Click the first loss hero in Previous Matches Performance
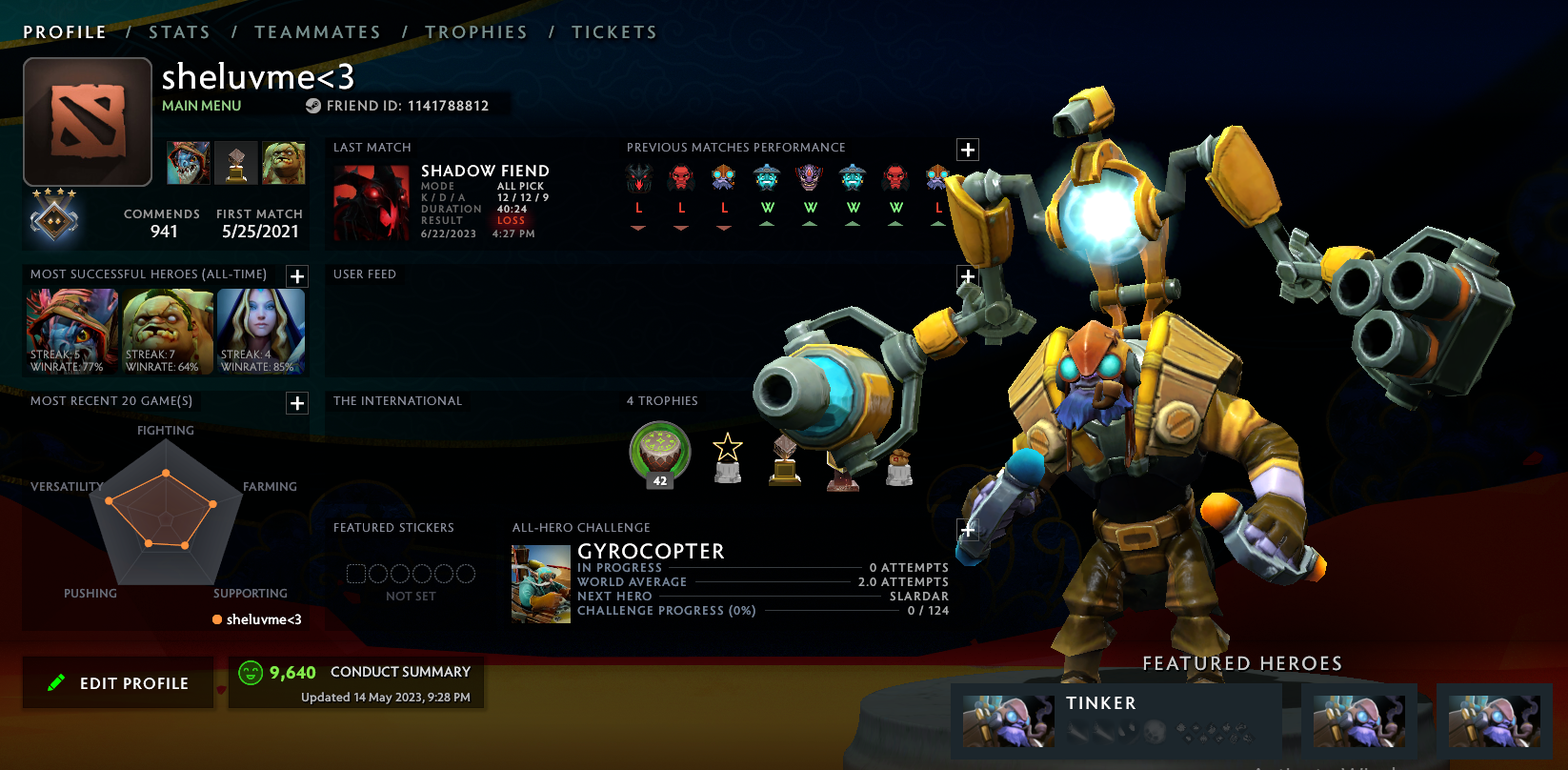1568x770 pixels. tap(639, 178)
